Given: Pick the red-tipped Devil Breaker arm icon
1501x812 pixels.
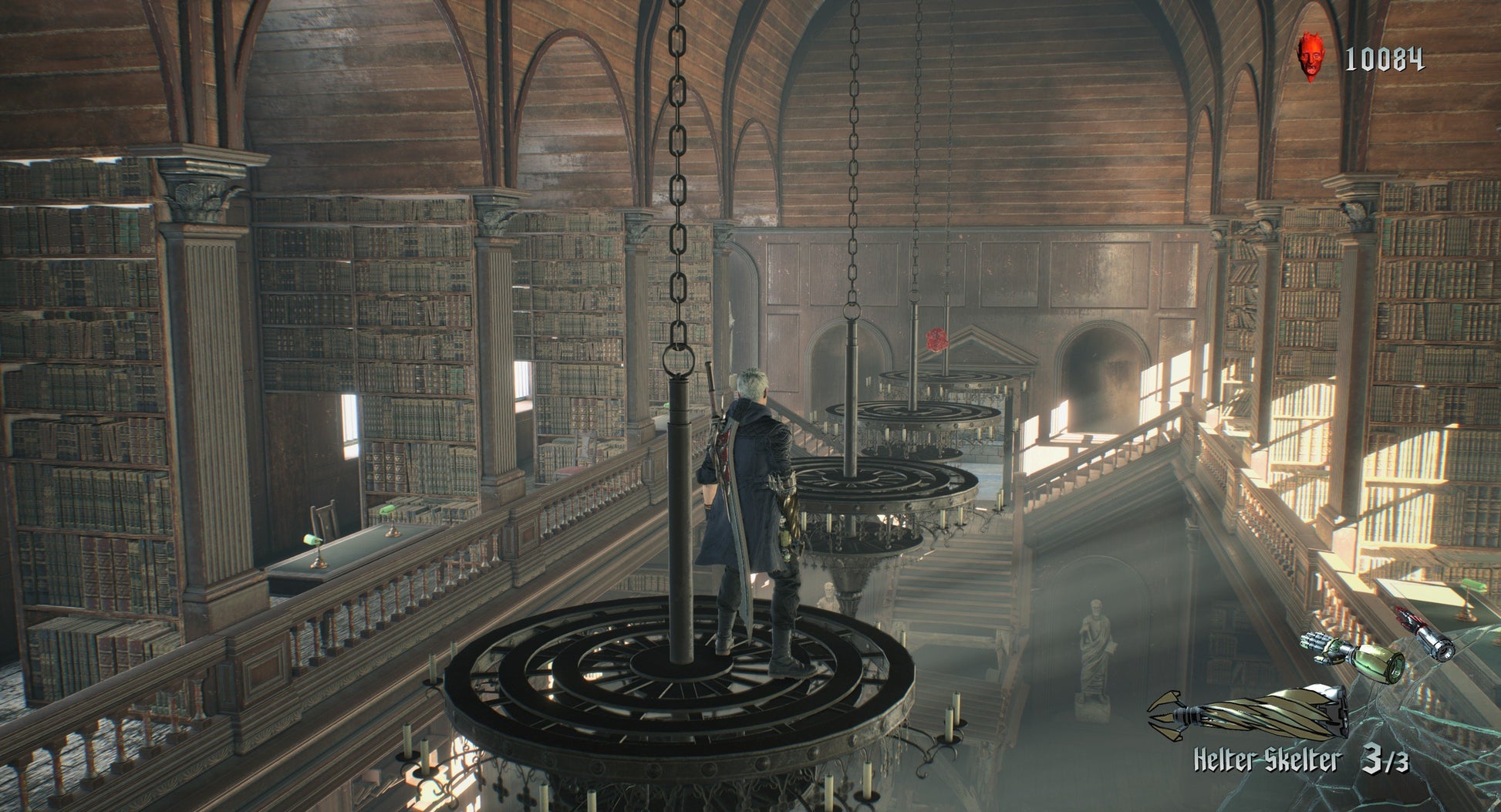Looking at the screenshot, I should click(1424, 634).
